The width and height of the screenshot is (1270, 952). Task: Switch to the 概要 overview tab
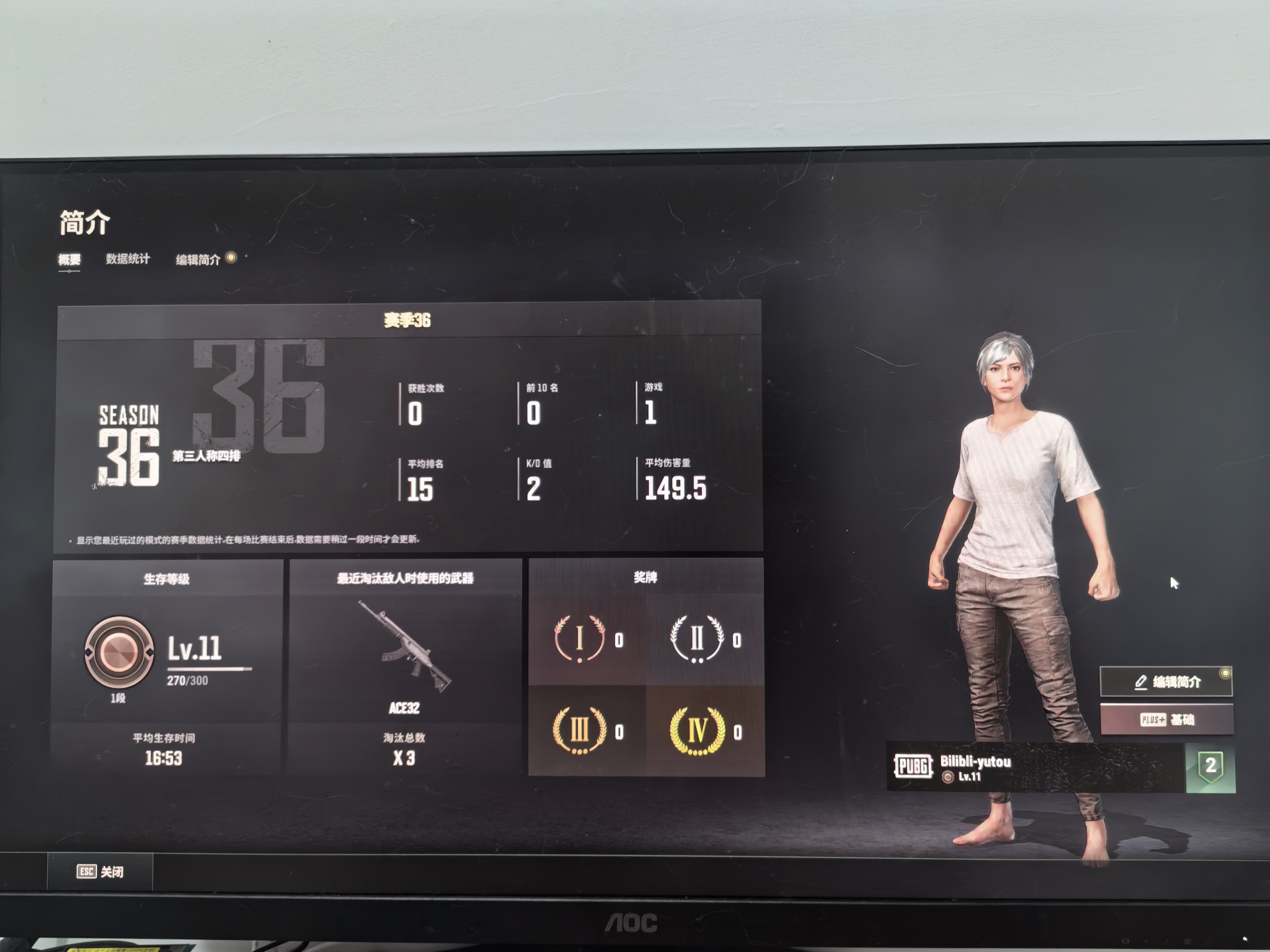69,260
